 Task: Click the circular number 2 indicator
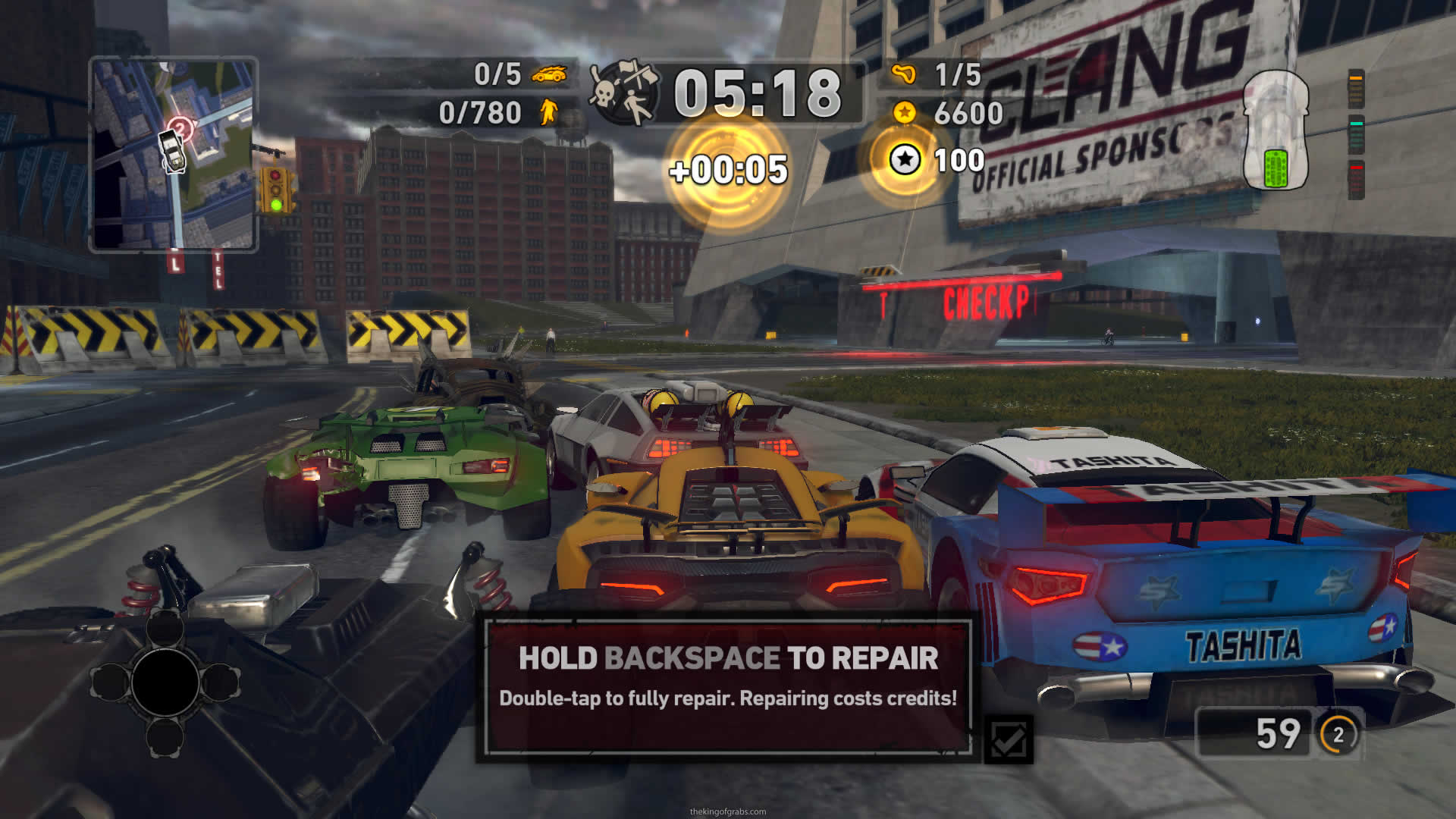(1338, 734)
